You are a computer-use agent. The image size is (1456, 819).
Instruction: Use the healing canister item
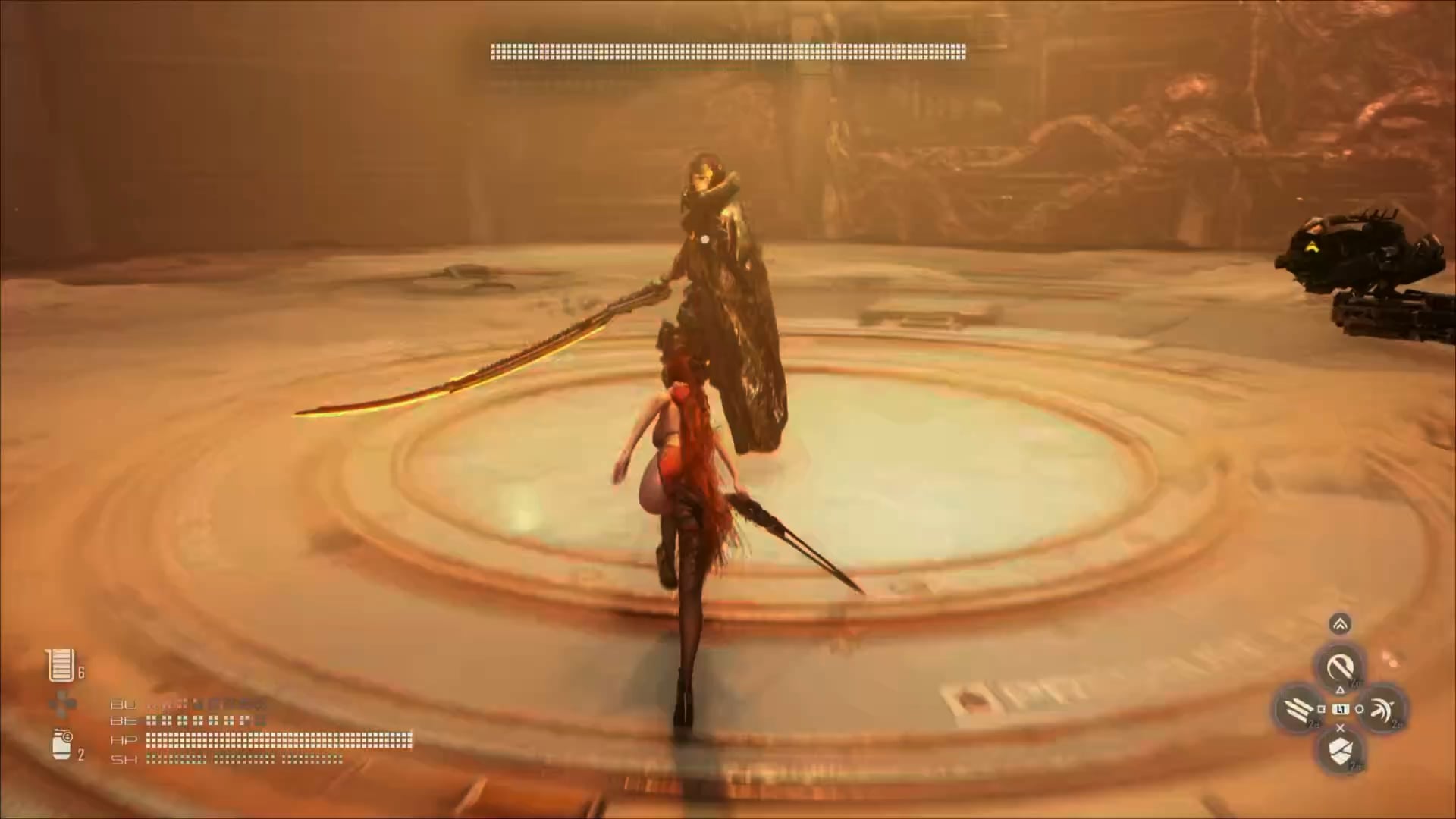click(61, 666)
